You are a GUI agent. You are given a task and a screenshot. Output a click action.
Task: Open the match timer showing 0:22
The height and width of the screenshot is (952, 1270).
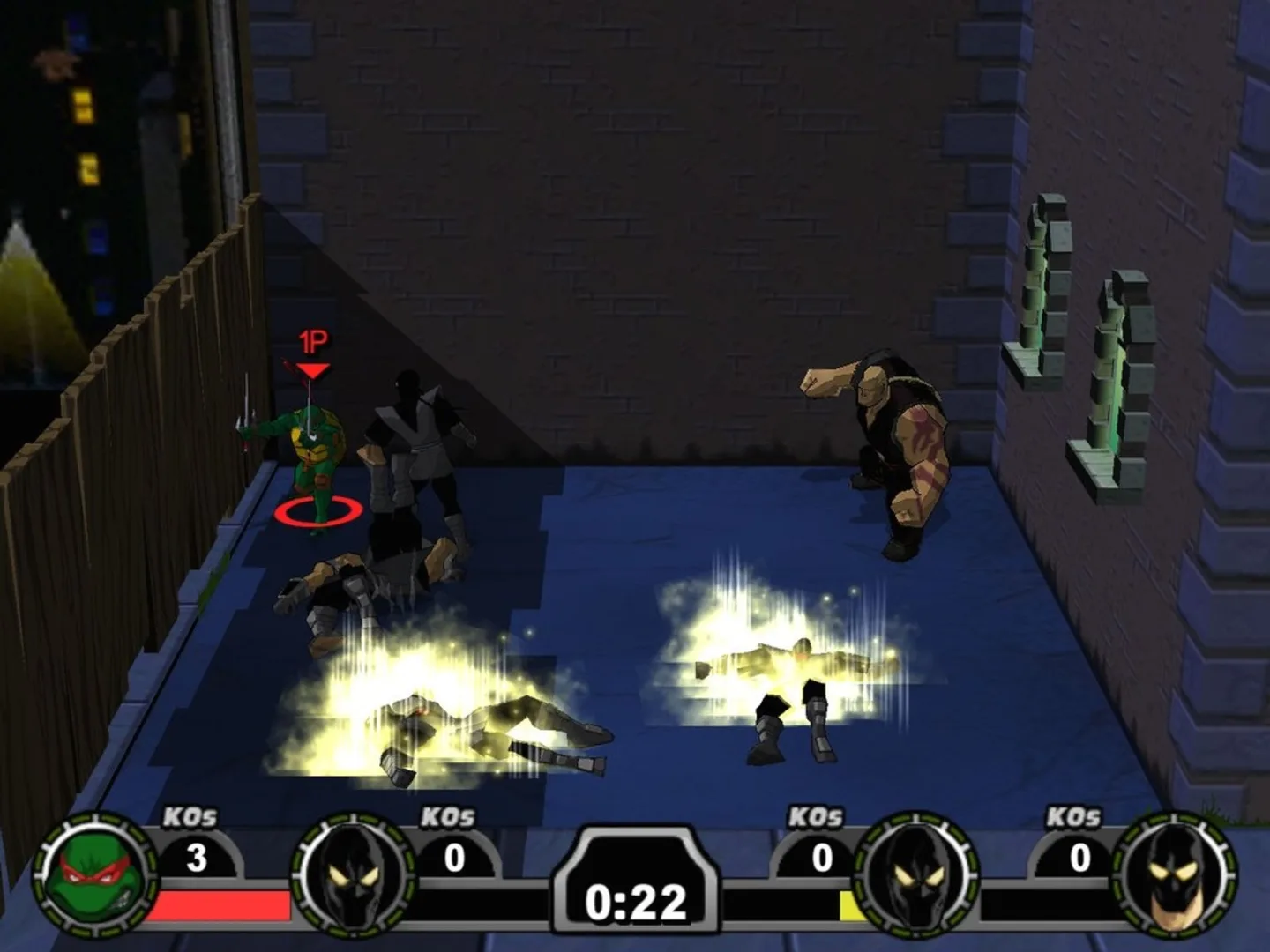tap(635, 902)
